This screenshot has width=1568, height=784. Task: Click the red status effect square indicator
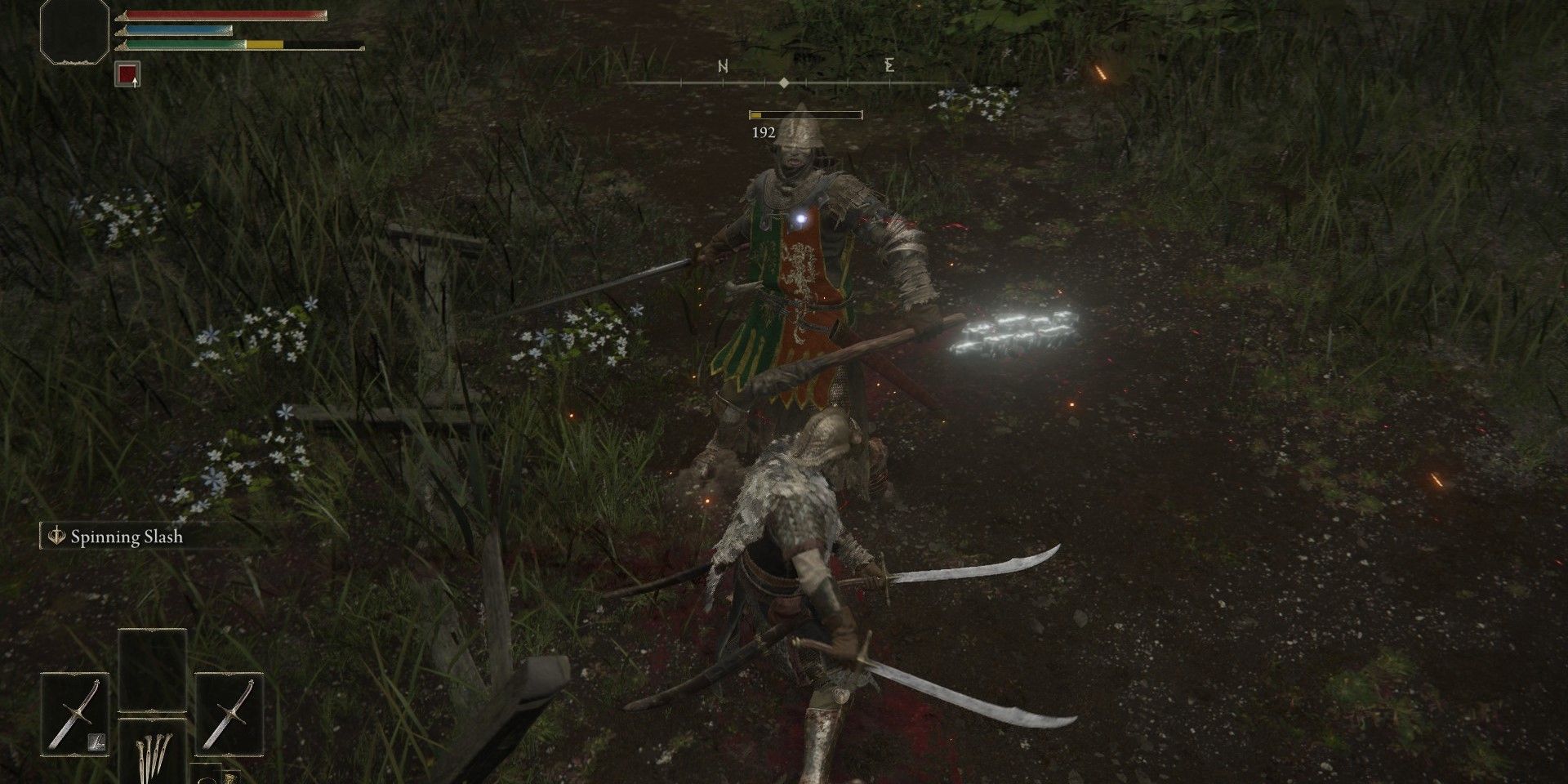(128, 75)
